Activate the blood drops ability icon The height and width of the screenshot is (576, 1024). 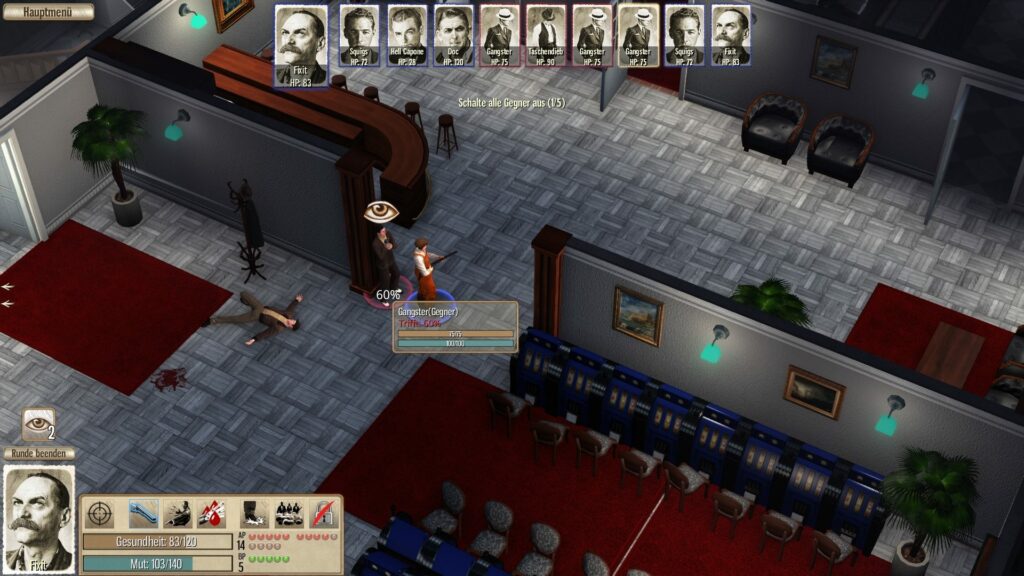tap(211, 513)
